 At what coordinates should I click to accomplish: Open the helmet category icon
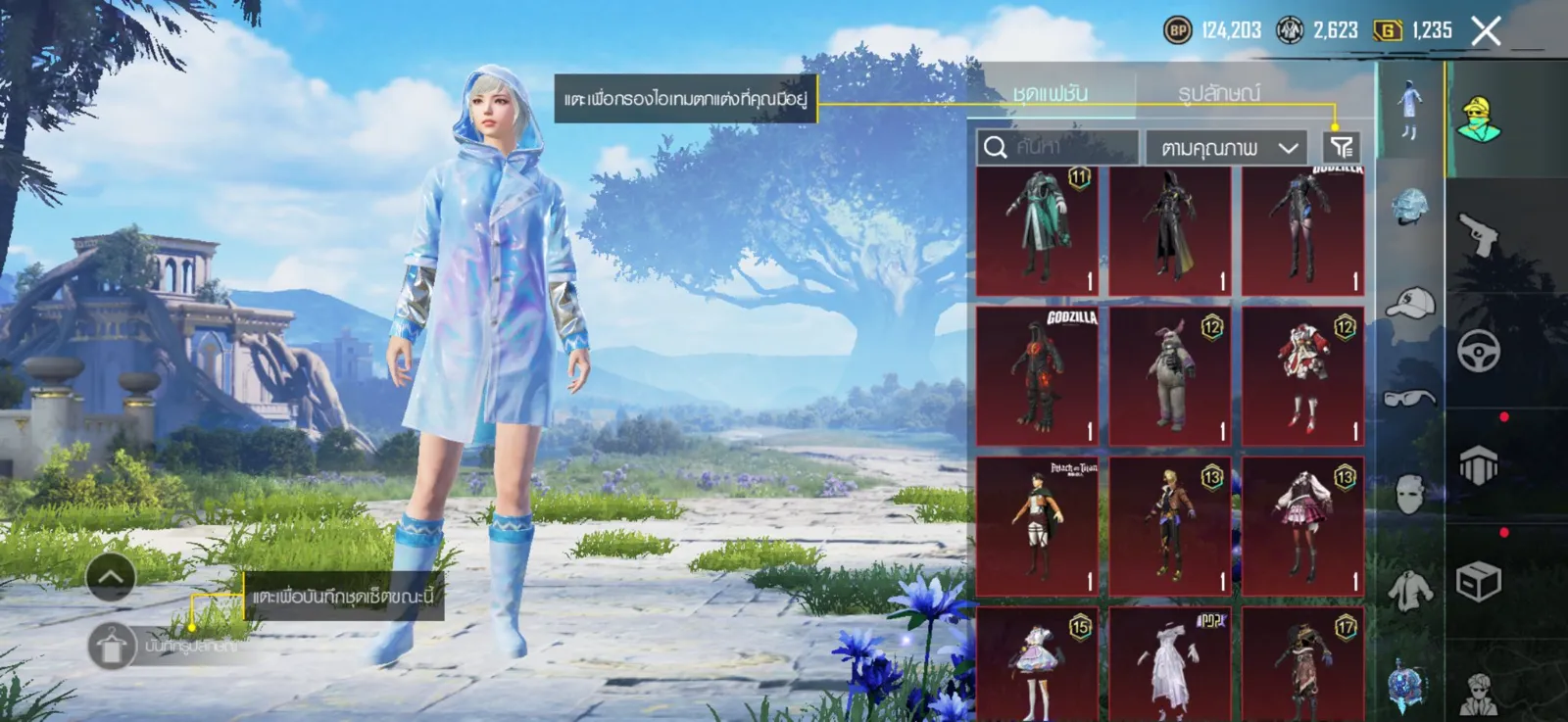click(x=1410, y=207)
